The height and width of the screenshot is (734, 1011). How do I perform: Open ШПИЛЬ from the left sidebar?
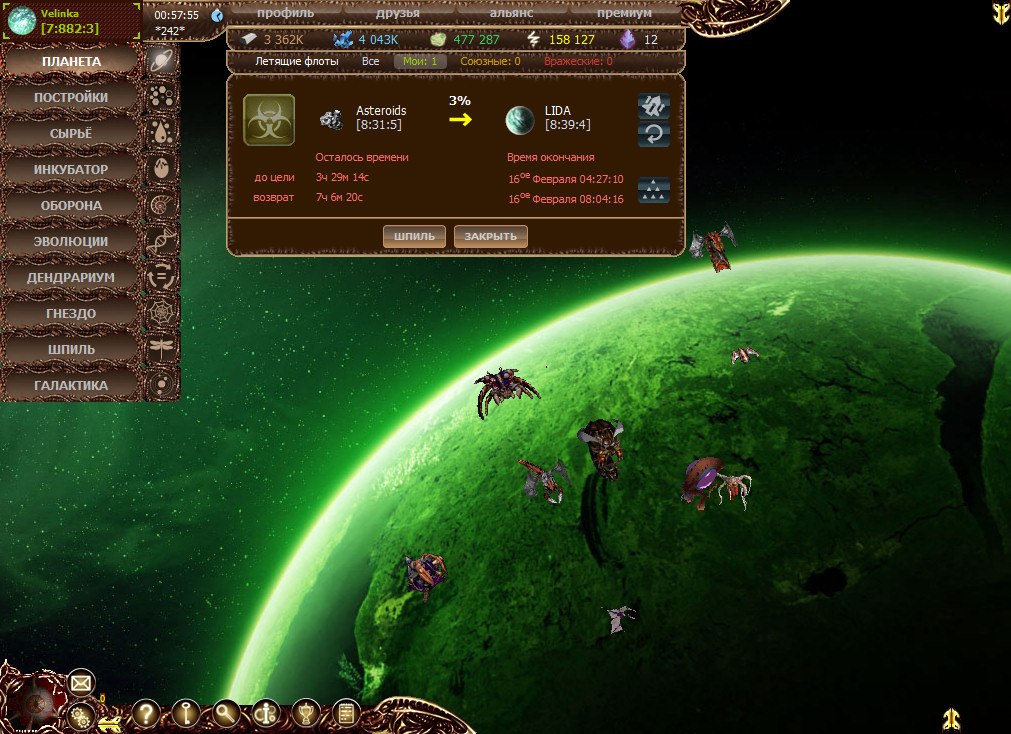pos(70,350)
